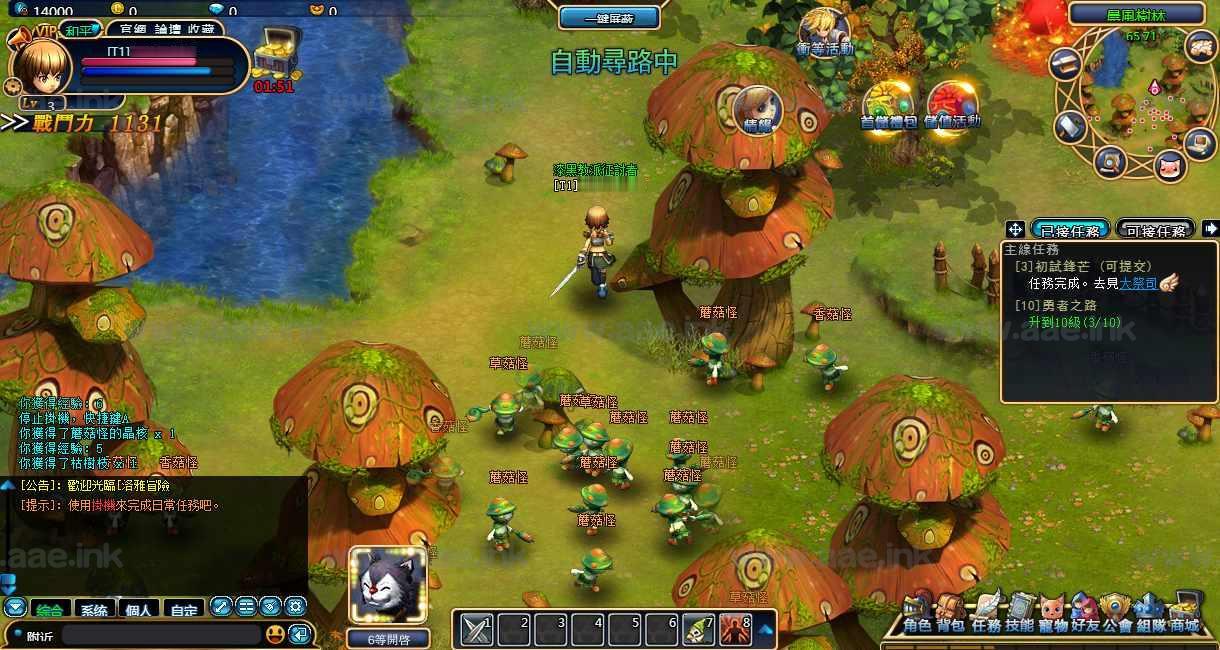Image resolution: width=1220 pixels, height=650 pixels.
Task: Open the 背包 backpack inventory
Action: pyautogui.click(x=950, y=611)
